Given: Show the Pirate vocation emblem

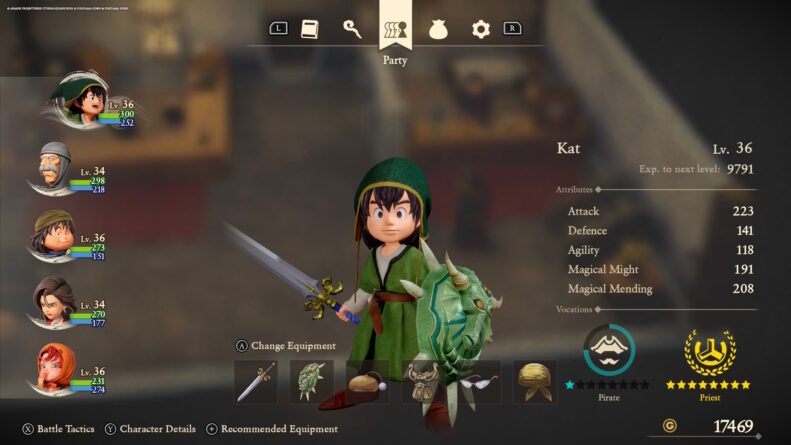Looking at the screenshot, I should pos(608,350).
